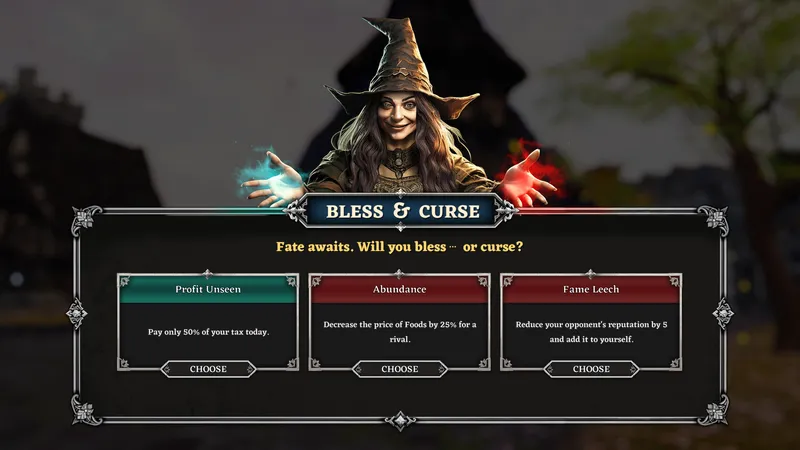
Task: Select the Abundance card
Action: coord(399,322)
